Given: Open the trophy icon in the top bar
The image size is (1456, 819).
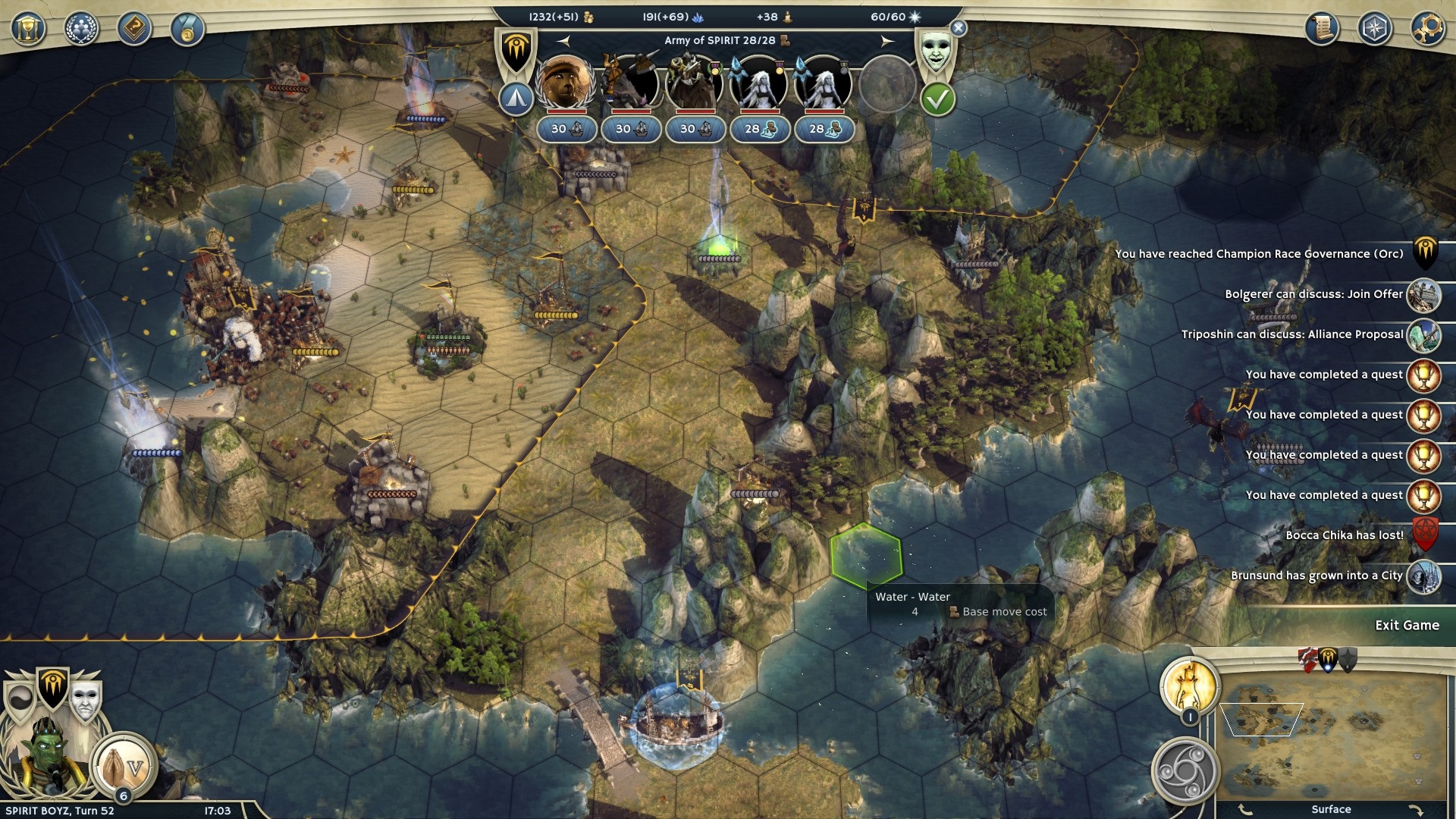Looking at the screenshot, I should pos(28,30).
